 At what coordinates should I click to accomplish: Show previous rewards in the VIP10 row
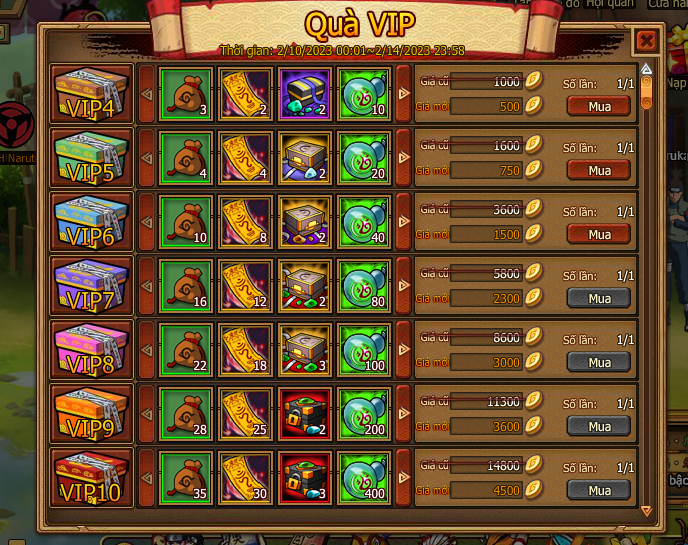pyautogui.click(x=147, y=478)
